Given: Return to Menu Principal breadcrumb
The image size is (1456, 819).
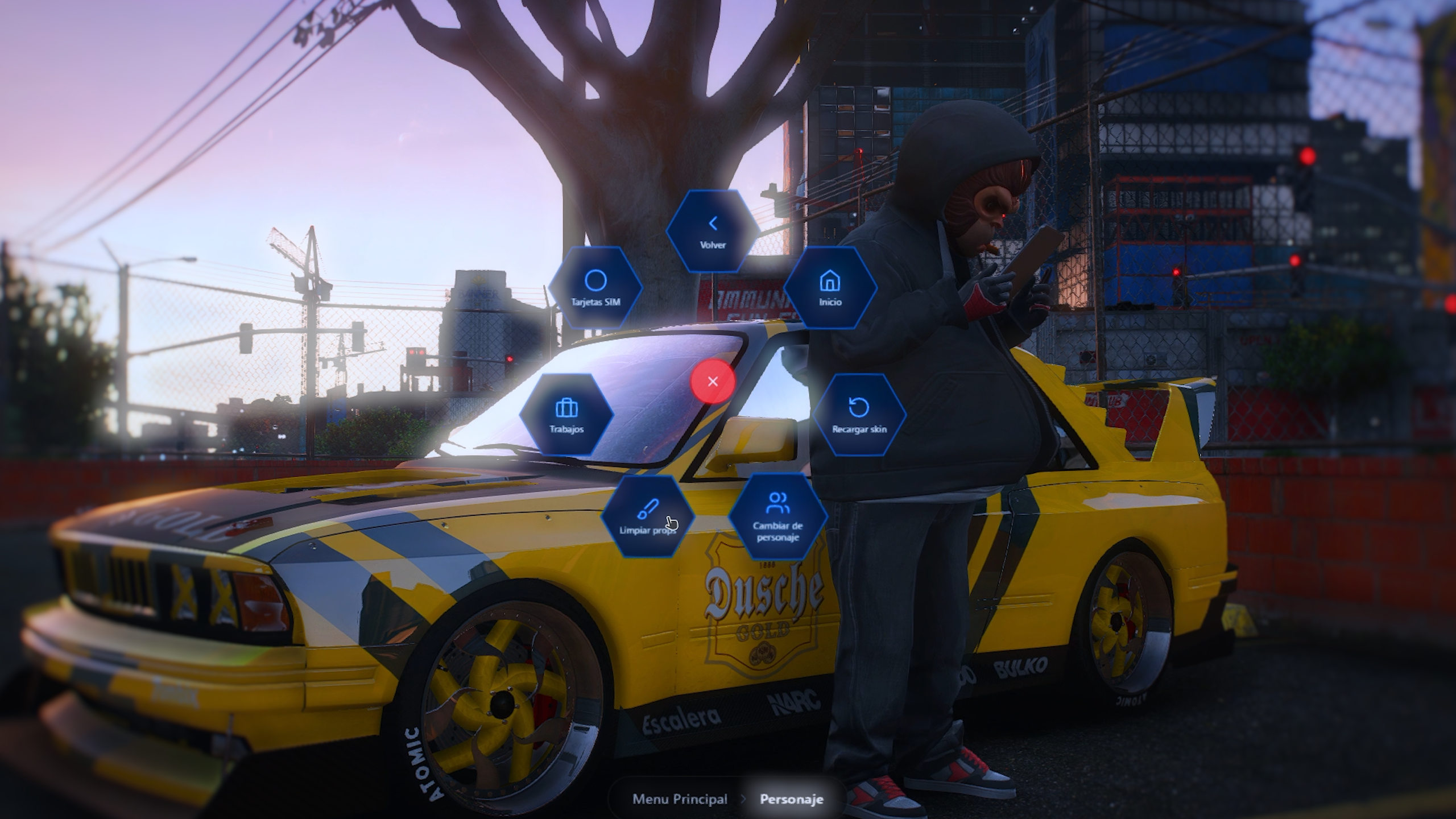Looking at the screenshot, I should (680, 799).
